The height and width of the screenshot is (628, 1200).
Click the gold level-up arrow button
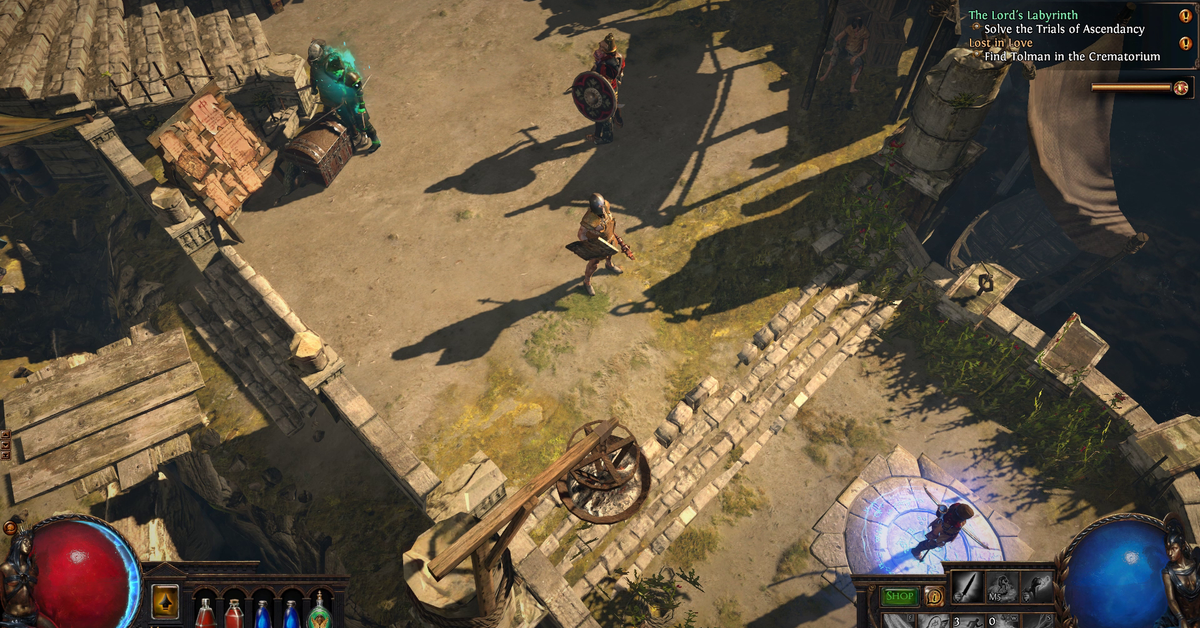165,601
